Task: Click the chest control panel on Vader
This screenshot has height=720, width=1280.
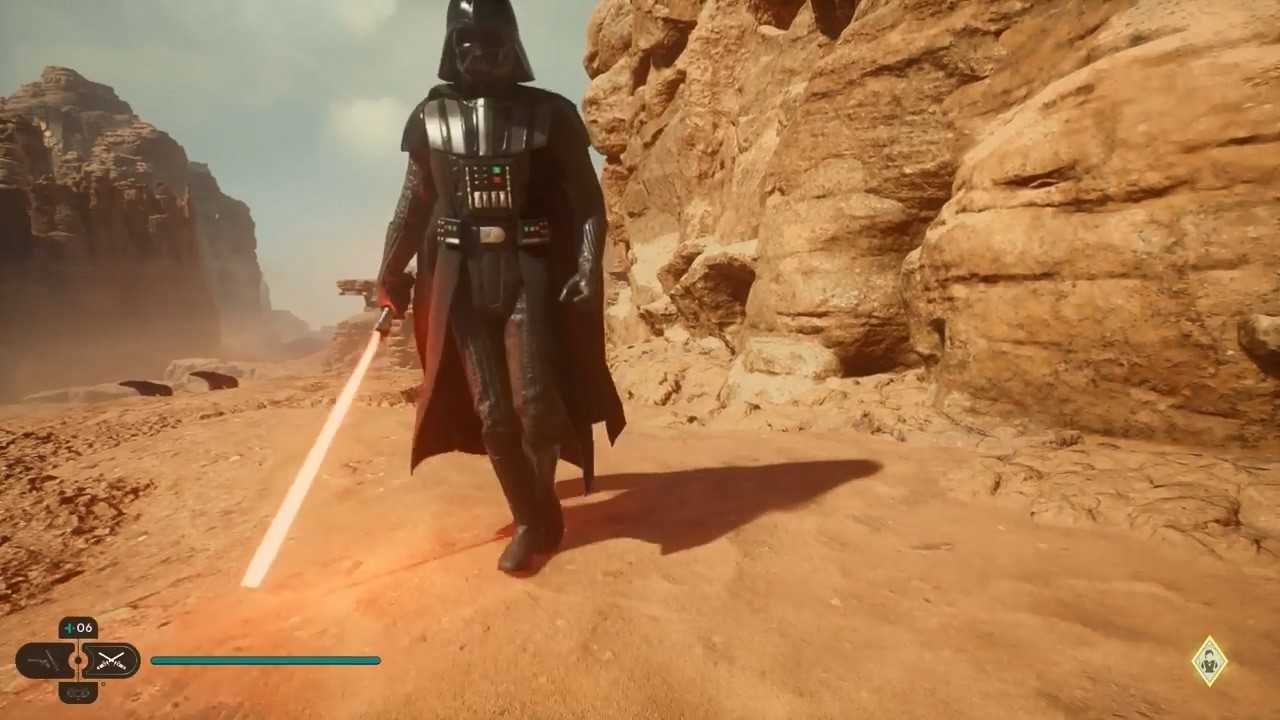Action: click(x=487, y=180)
